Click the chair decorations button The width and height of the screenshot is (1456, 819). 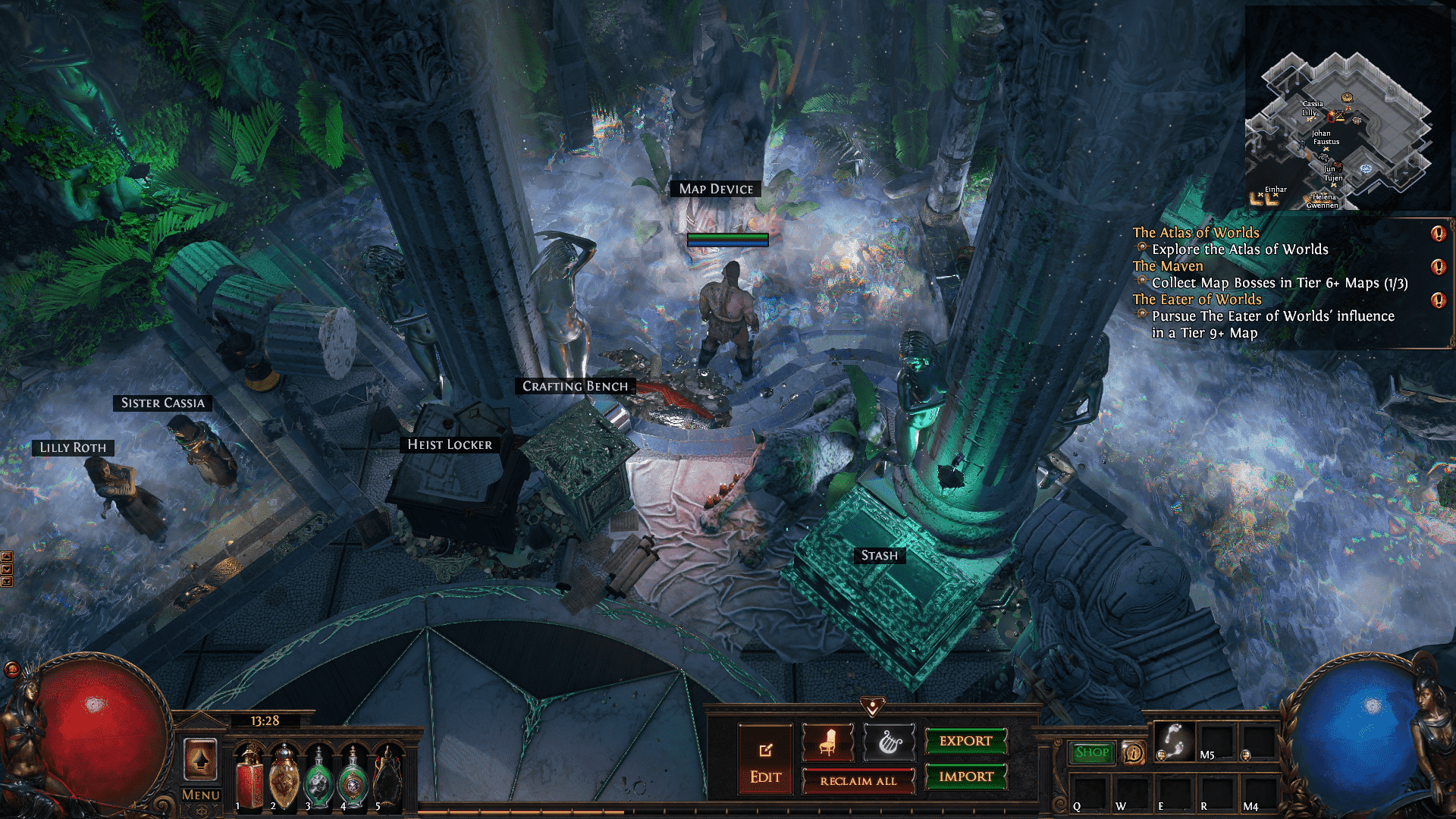[827, 742]
